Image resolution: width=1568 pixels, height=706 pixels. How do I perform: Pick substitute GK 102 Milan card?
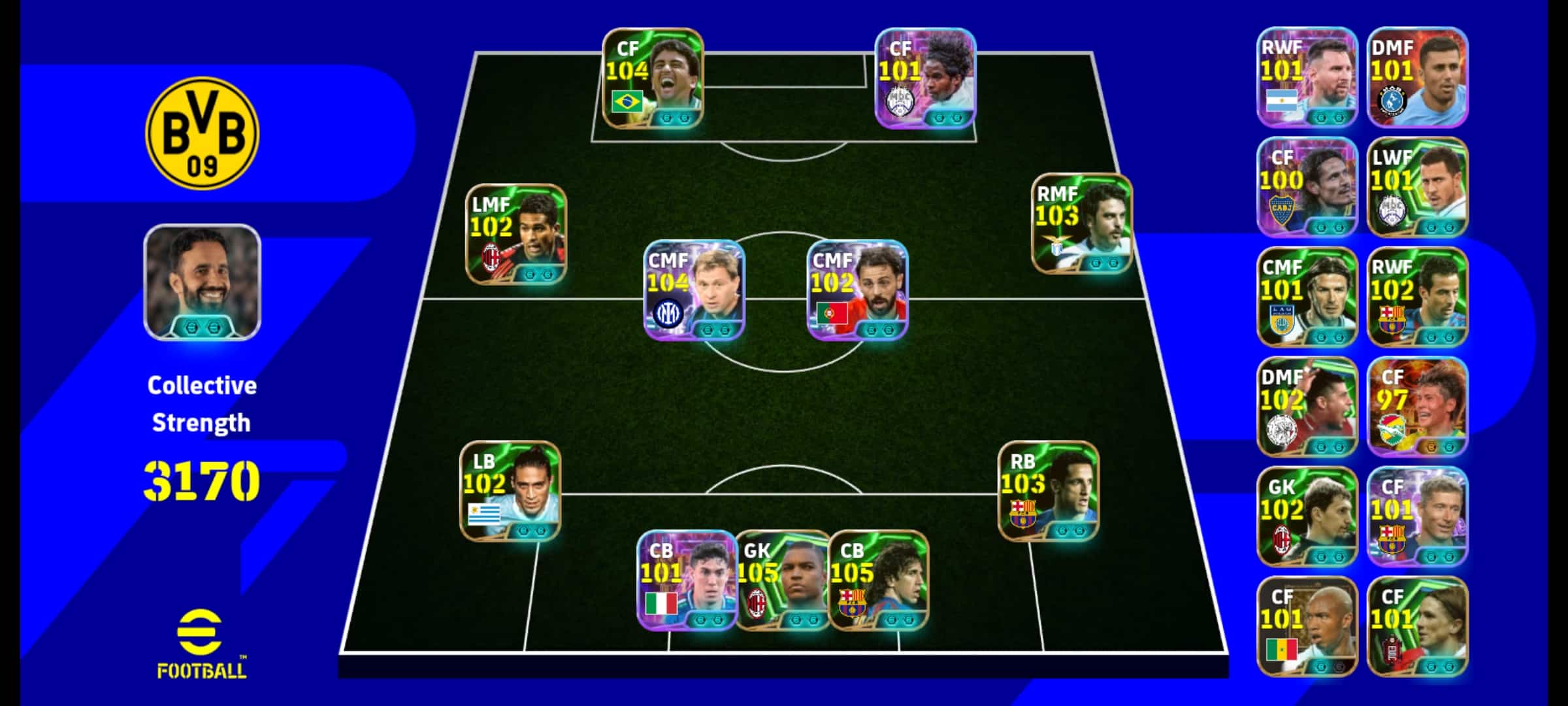pyautogui.click(x=1307, y=516)
